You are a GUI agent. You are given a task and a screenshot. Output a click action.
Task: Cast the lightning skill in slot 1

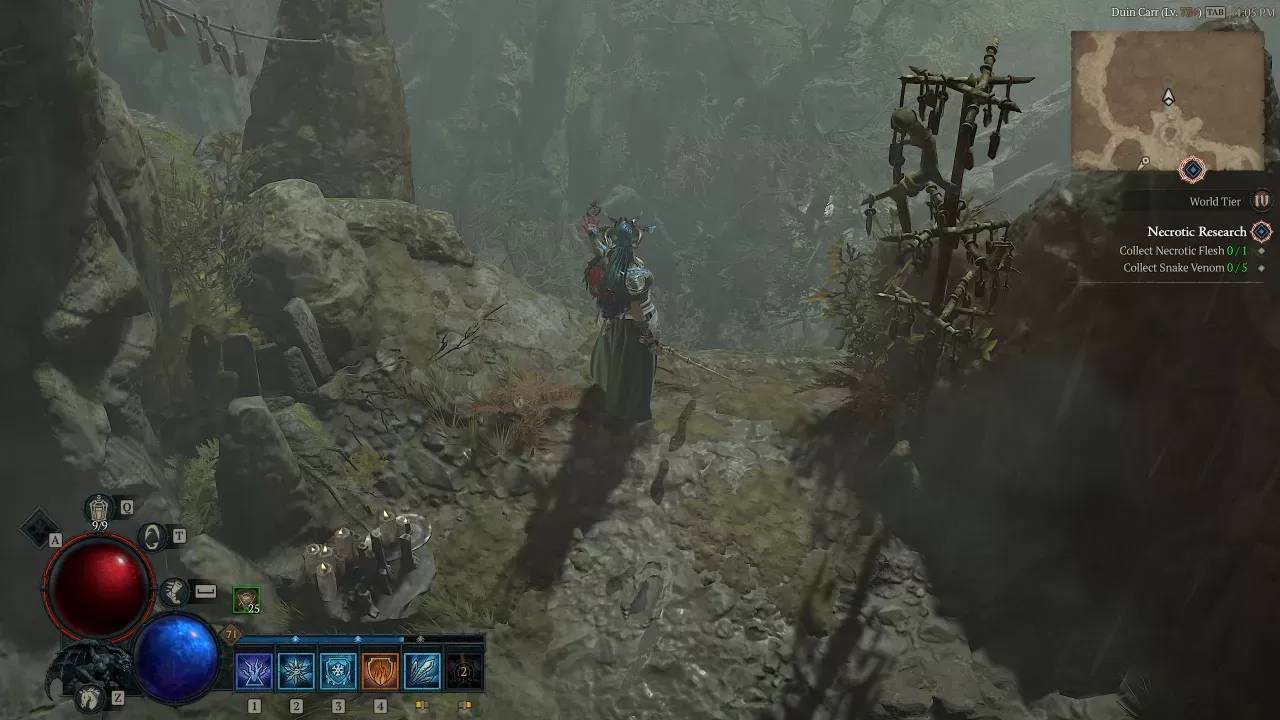[x=254, y=671]
